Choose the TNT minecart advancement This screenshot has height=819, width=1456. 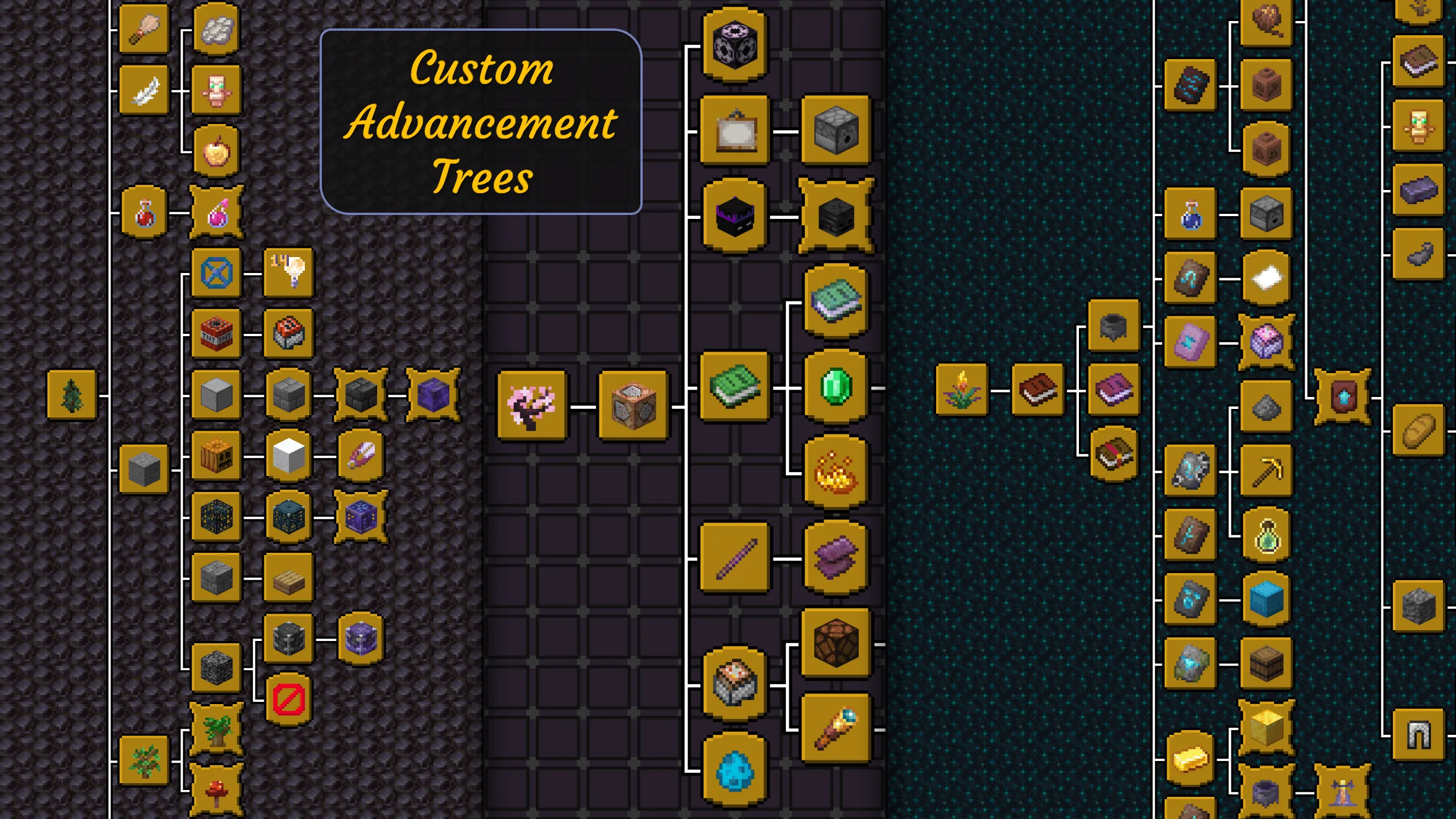(288, 334)
